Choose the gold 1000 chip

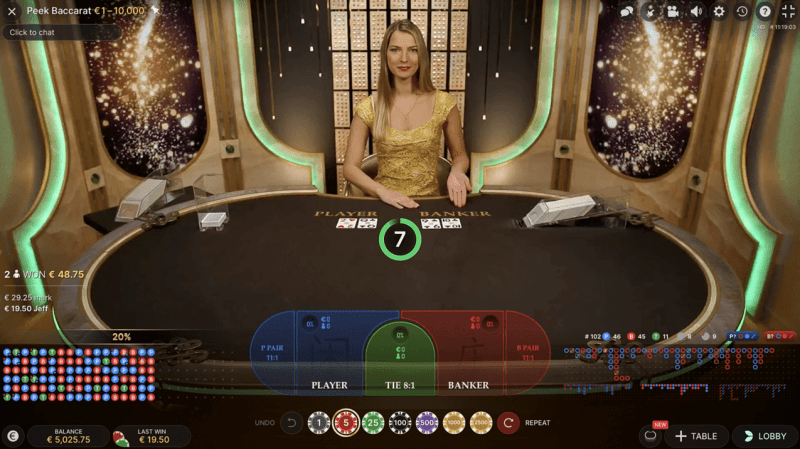(x=454, y=423)
